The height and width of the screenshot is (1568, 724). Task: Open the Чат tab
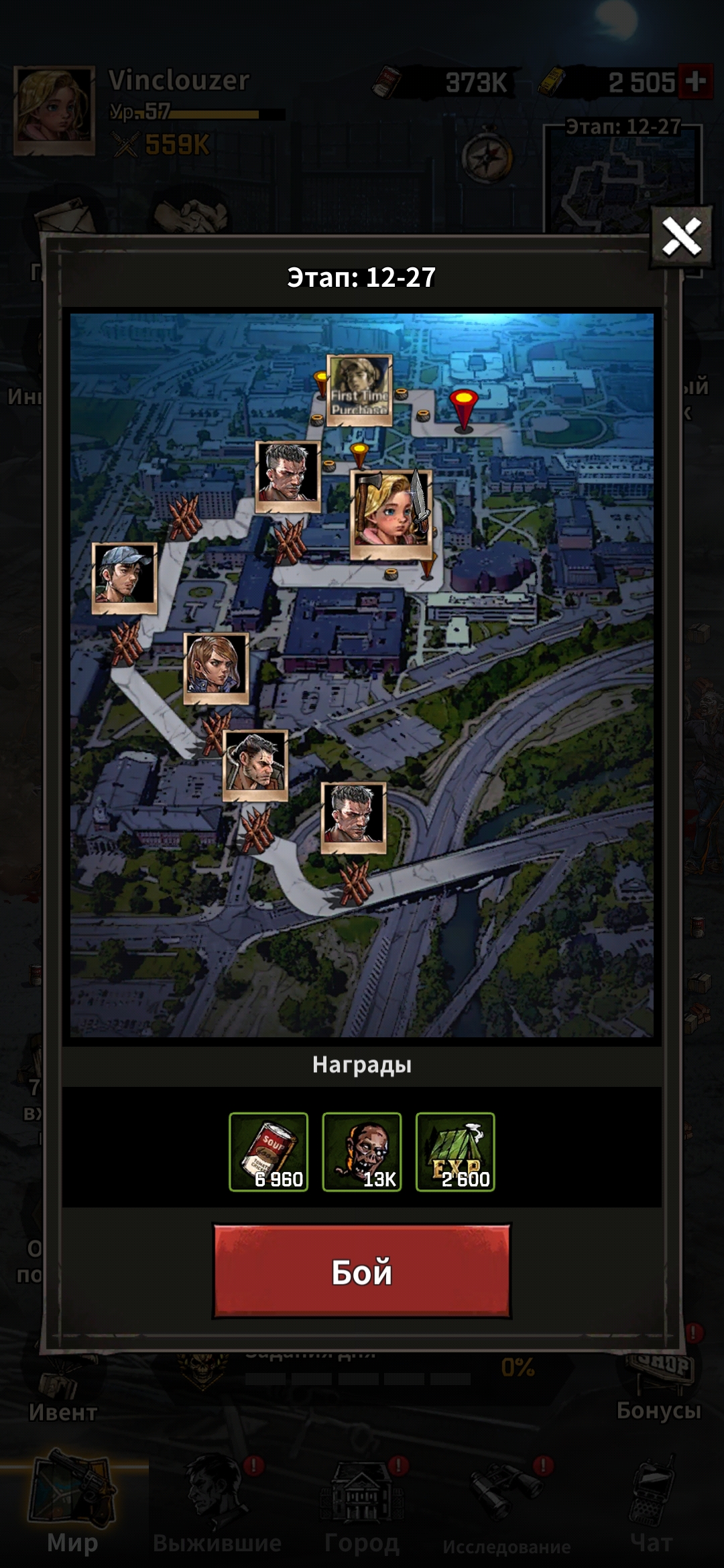(652, 1508)
